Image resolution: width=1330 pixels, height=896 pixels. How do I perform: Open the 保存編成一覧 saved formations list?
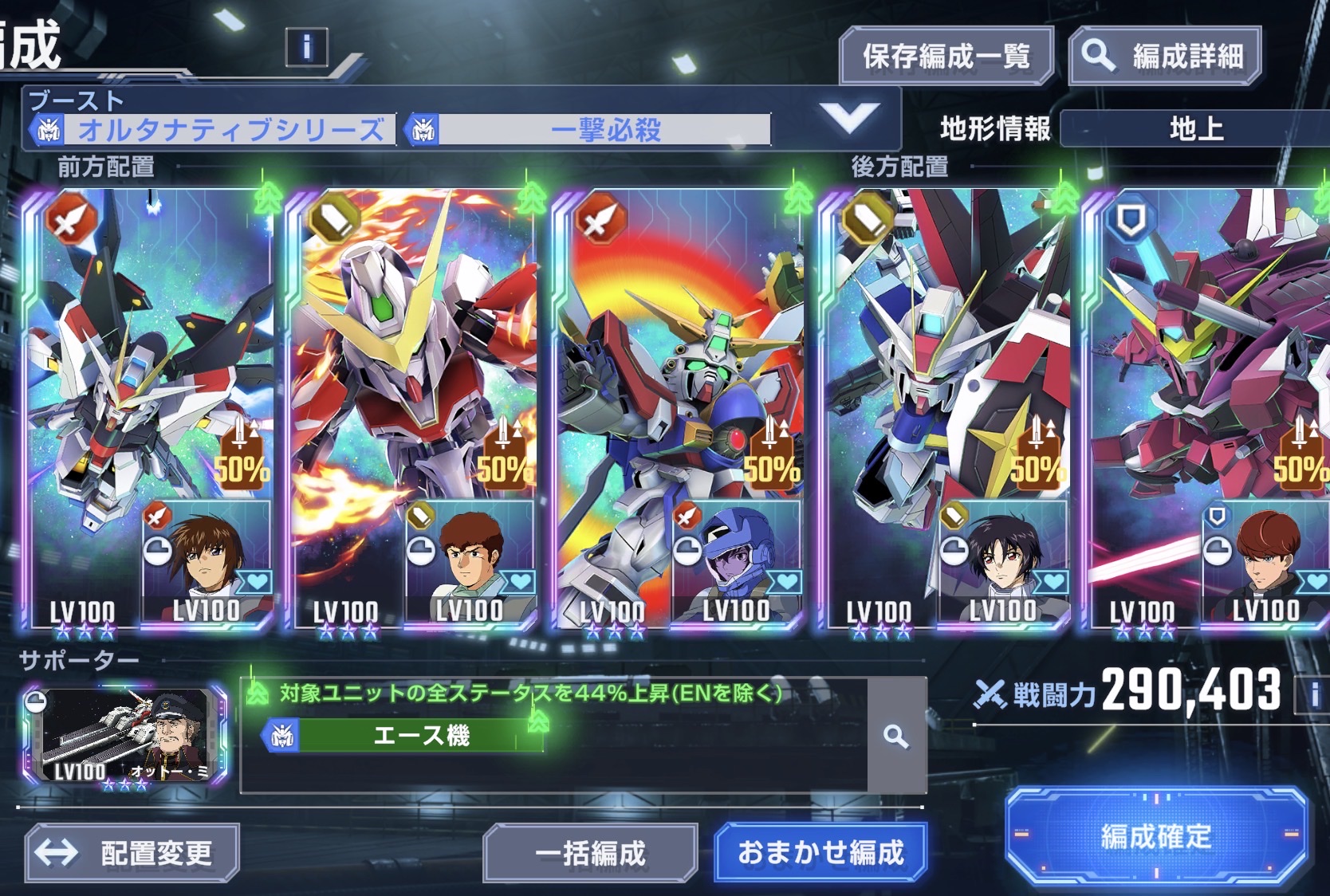tap(946, 56)
